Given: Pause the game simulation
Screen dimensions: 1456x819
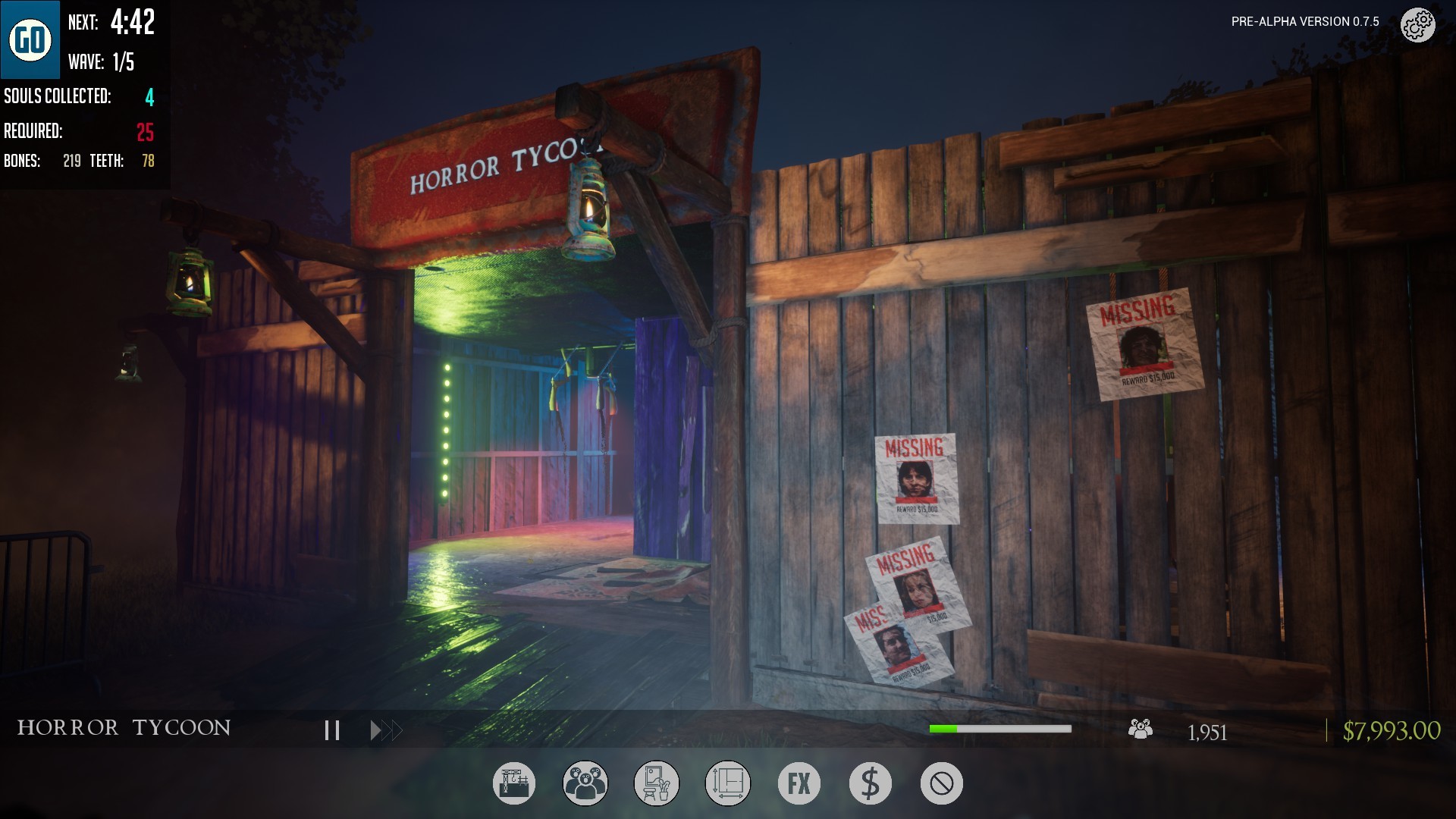Looking at the screenshot, I should coord(331,730).
